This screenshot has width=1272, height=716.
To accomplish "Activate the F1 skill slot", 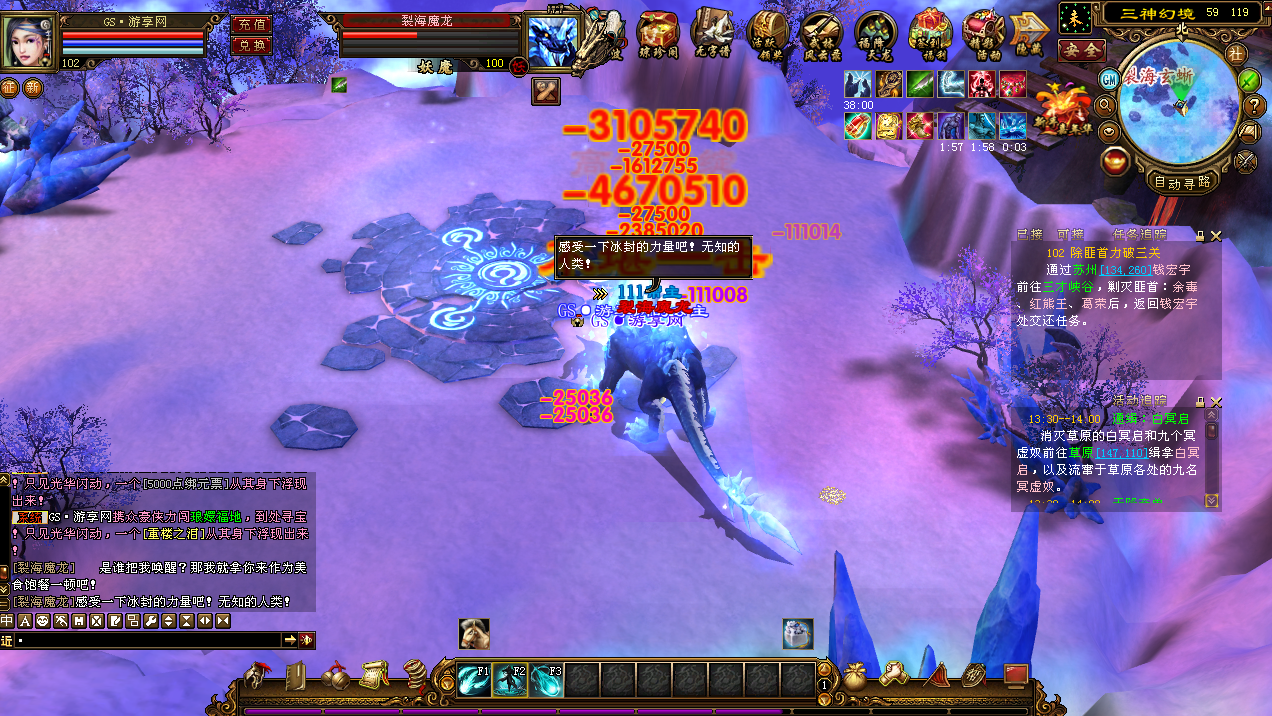I will (474, 680).
